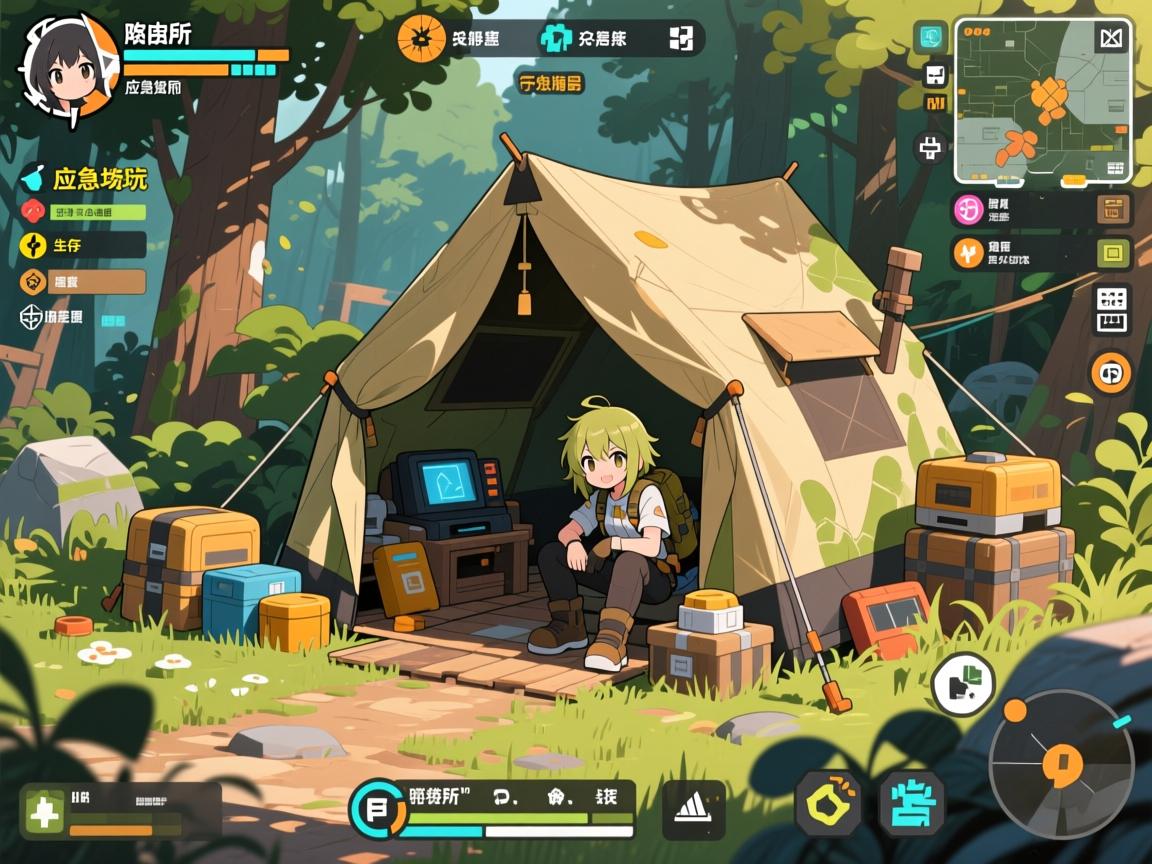Click the brown crate icon button

1112,209
